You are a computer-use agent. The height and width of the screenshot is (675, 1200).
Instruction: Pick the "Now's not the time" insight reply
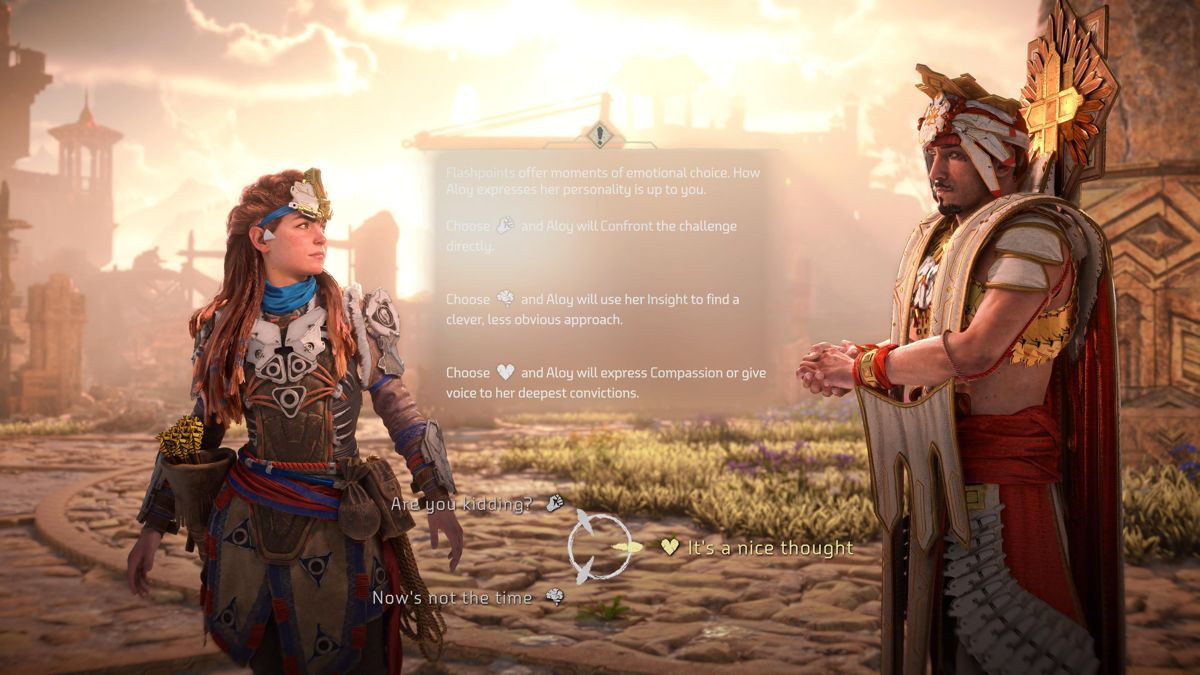[455, 598]
